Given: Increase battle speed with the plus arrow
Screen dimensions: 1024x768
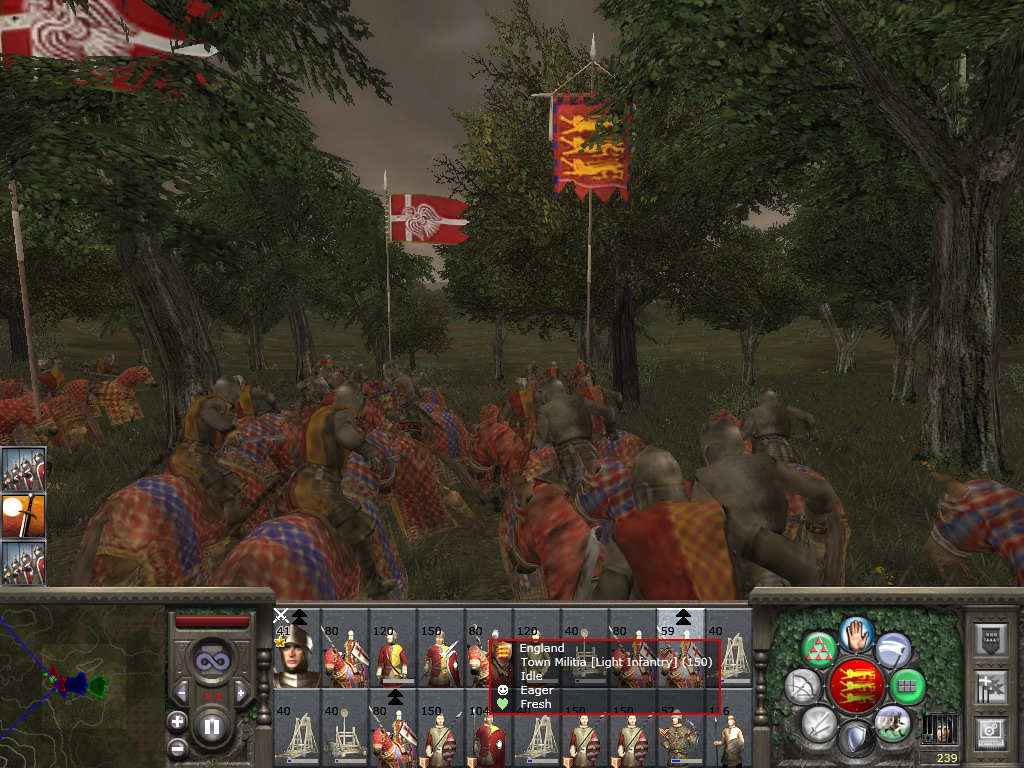Looking at the screenshot, I should (241, 692).
